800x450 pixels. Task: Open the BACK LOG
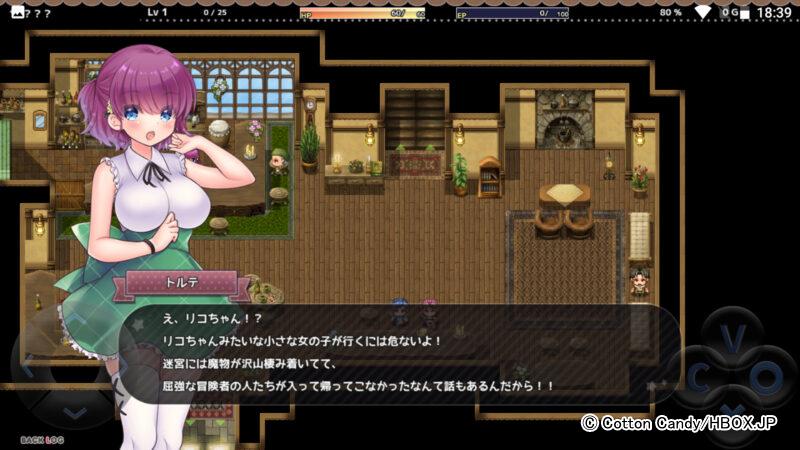tap(41, 440)
